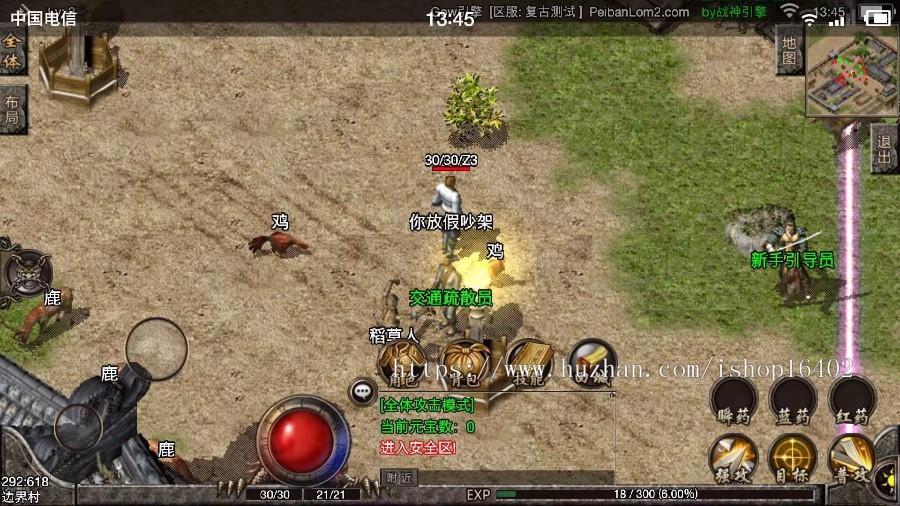The image size is (900, 506).
Task: Open the chat speech bubble button
Action: coord(361,392)
